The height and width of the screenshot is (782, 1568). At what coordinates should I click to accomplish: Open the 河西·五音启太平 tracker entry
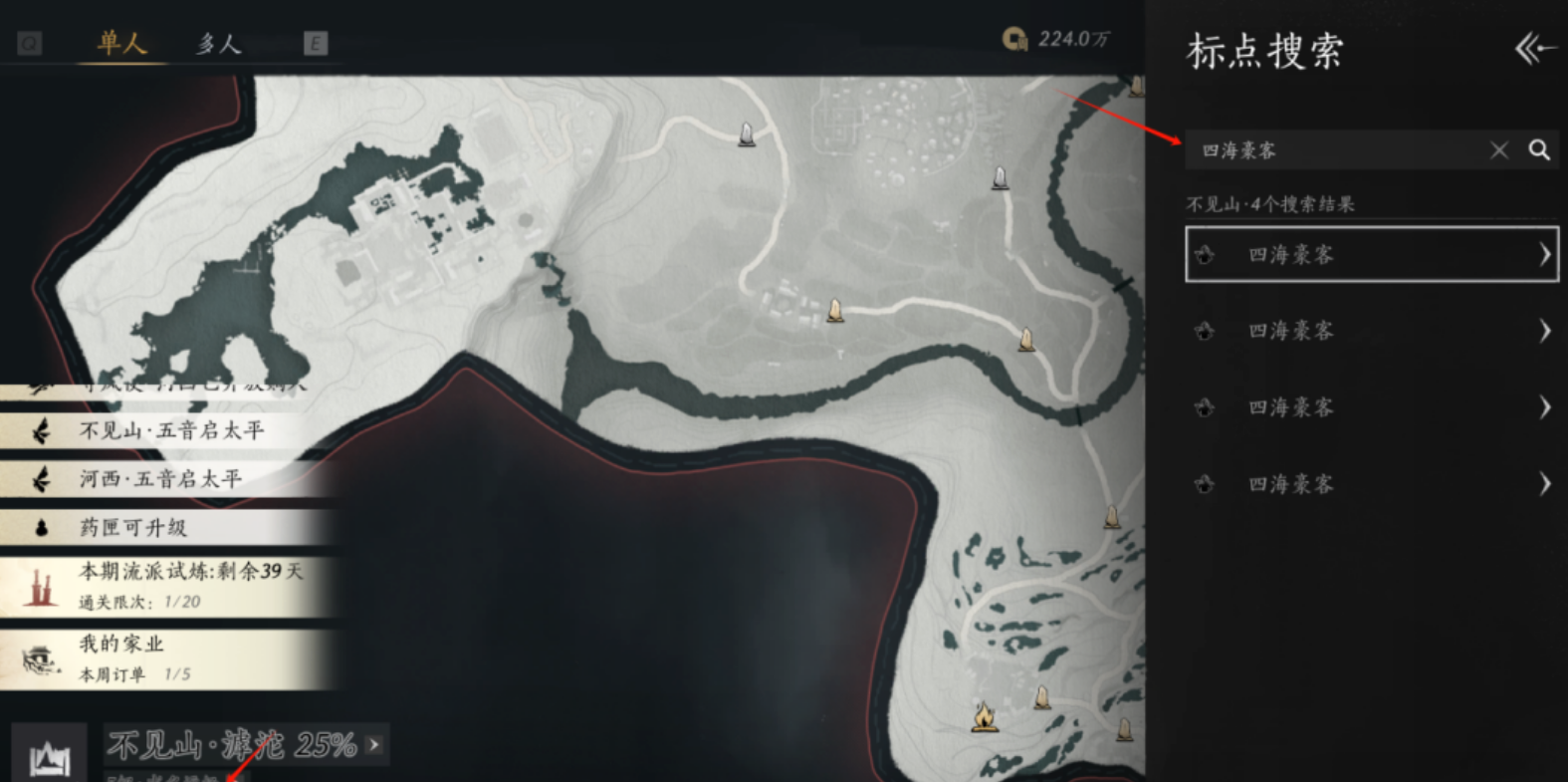point(159,479)
